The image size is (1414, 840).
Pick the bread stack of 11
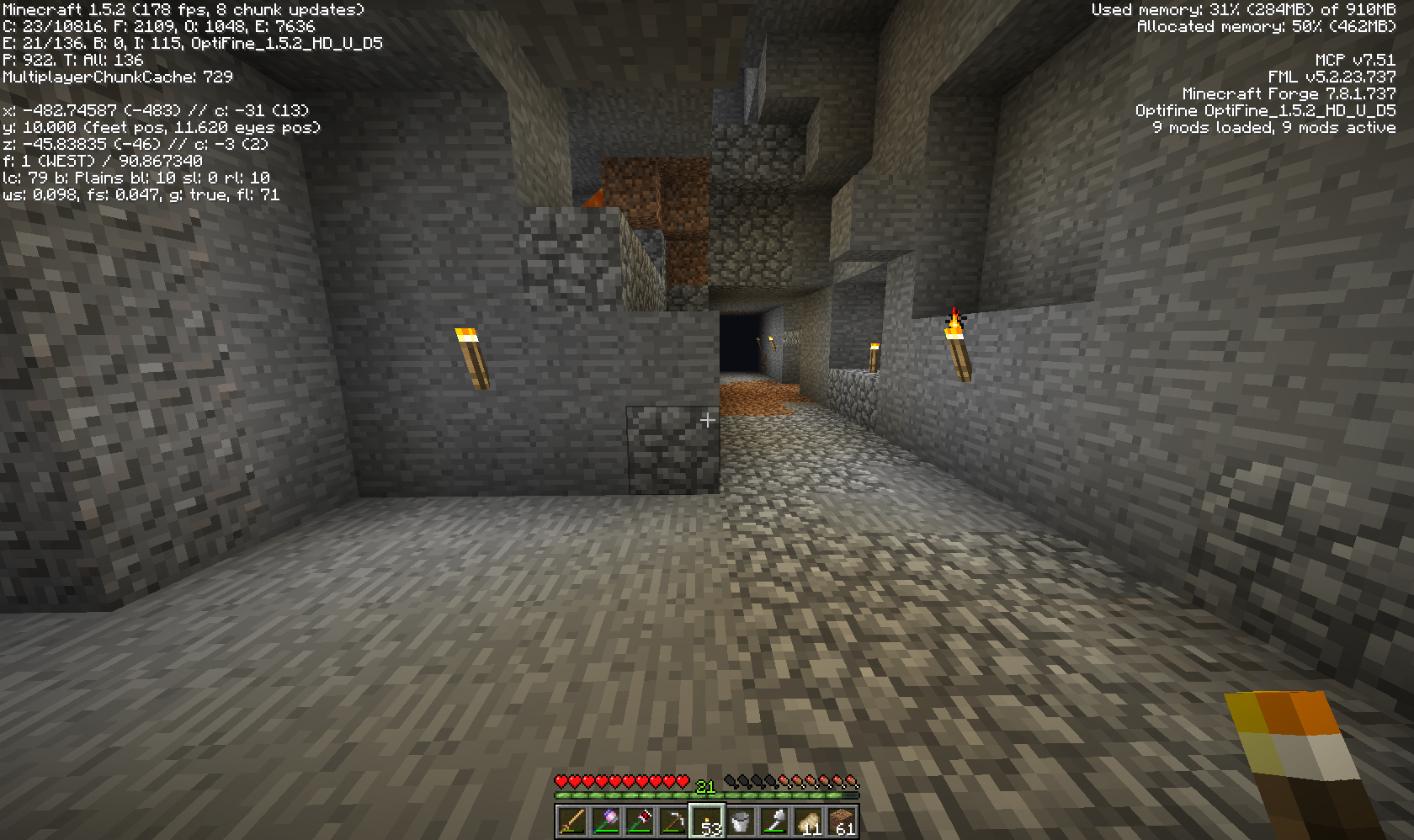[808, 821]
